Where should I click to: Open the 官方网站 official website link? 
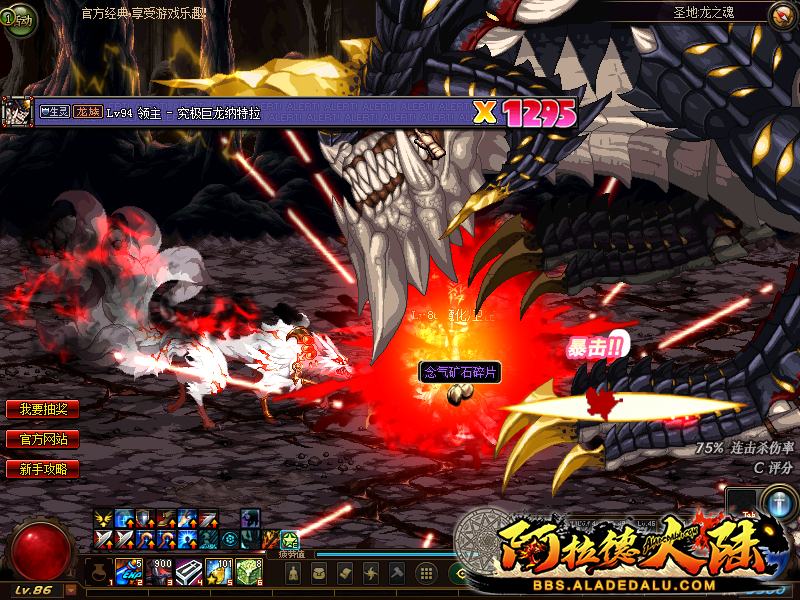[42, 439]
